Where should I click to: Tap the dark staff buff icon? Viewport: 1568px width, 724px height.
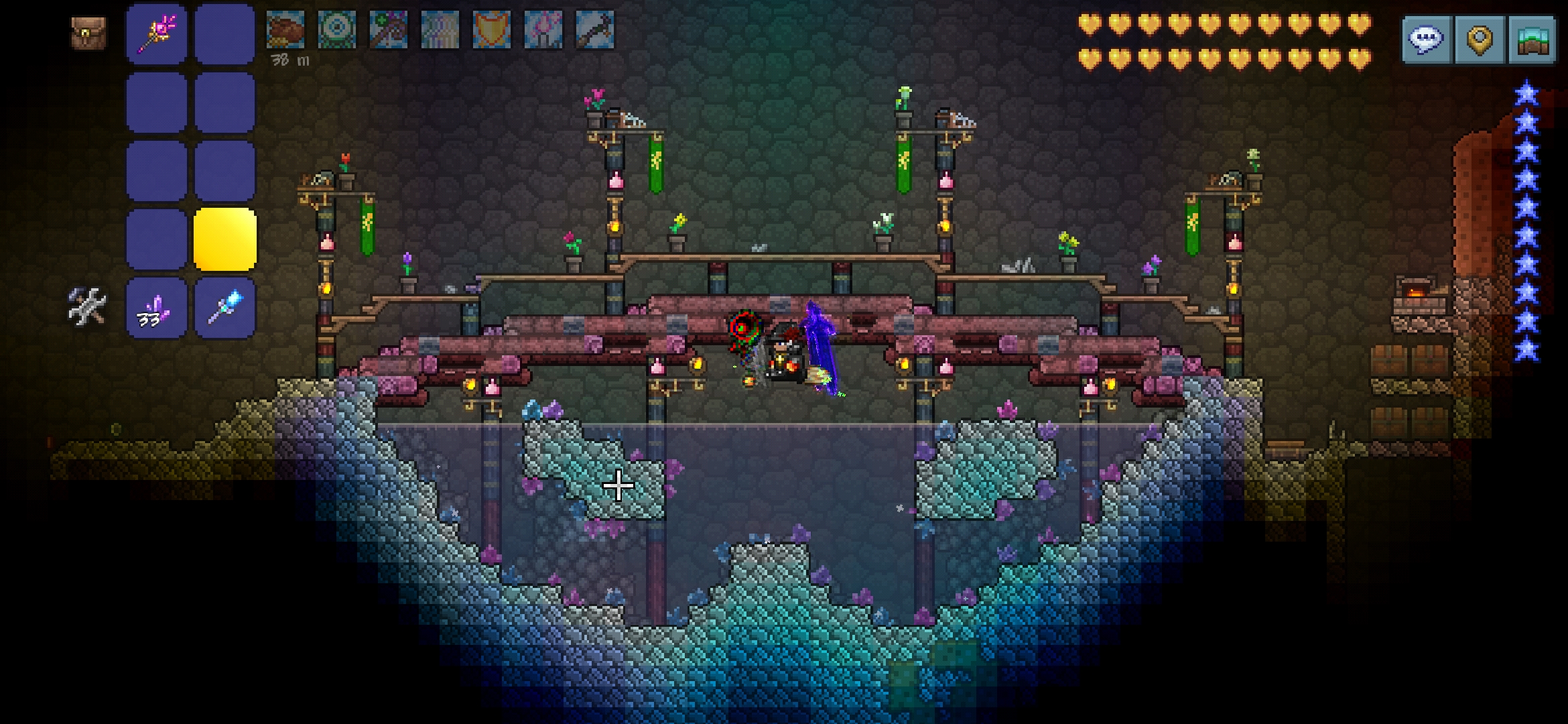tap(594, 30)
